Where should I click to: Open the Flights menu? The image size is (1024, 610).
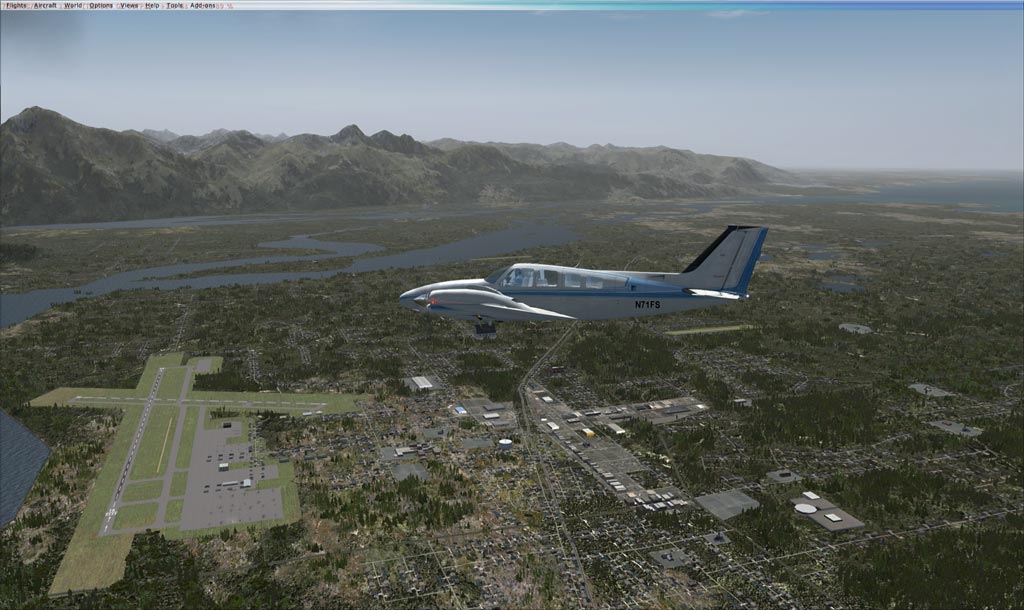[x=16, y=5]
